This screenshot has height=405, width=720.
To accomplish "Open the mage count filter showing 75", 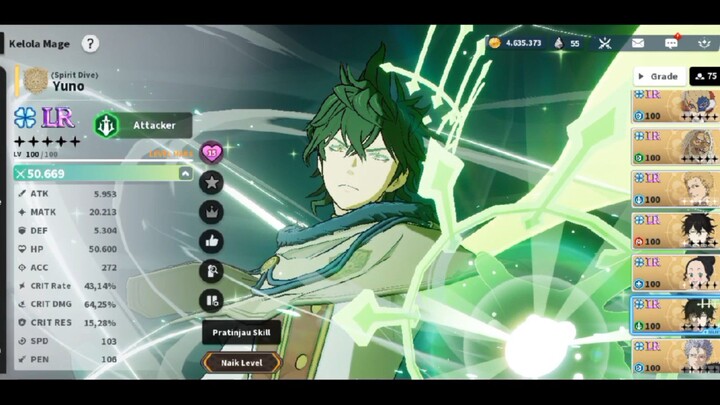I will click(x=704, y=76).
